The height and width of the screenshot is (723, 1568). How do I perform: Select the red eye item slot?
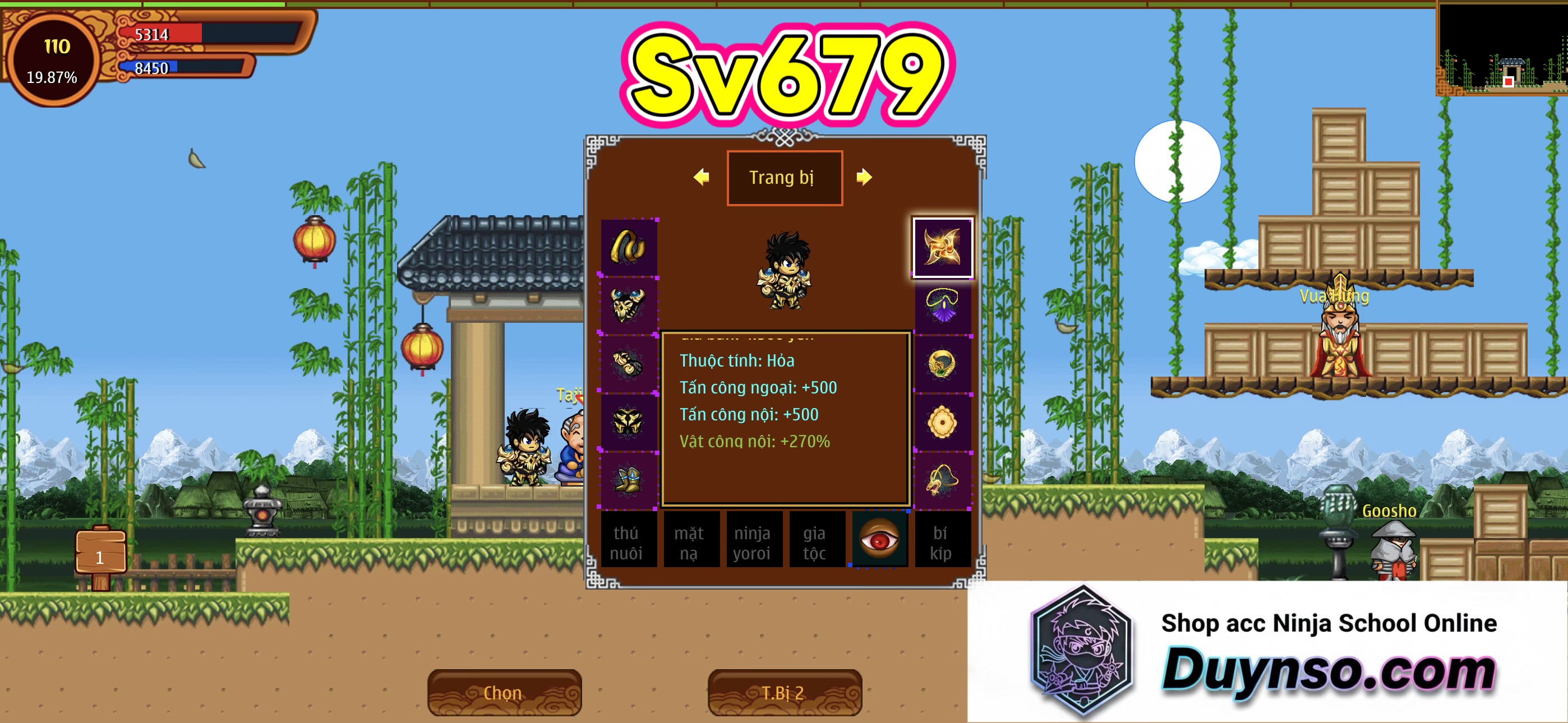point(879,539)
